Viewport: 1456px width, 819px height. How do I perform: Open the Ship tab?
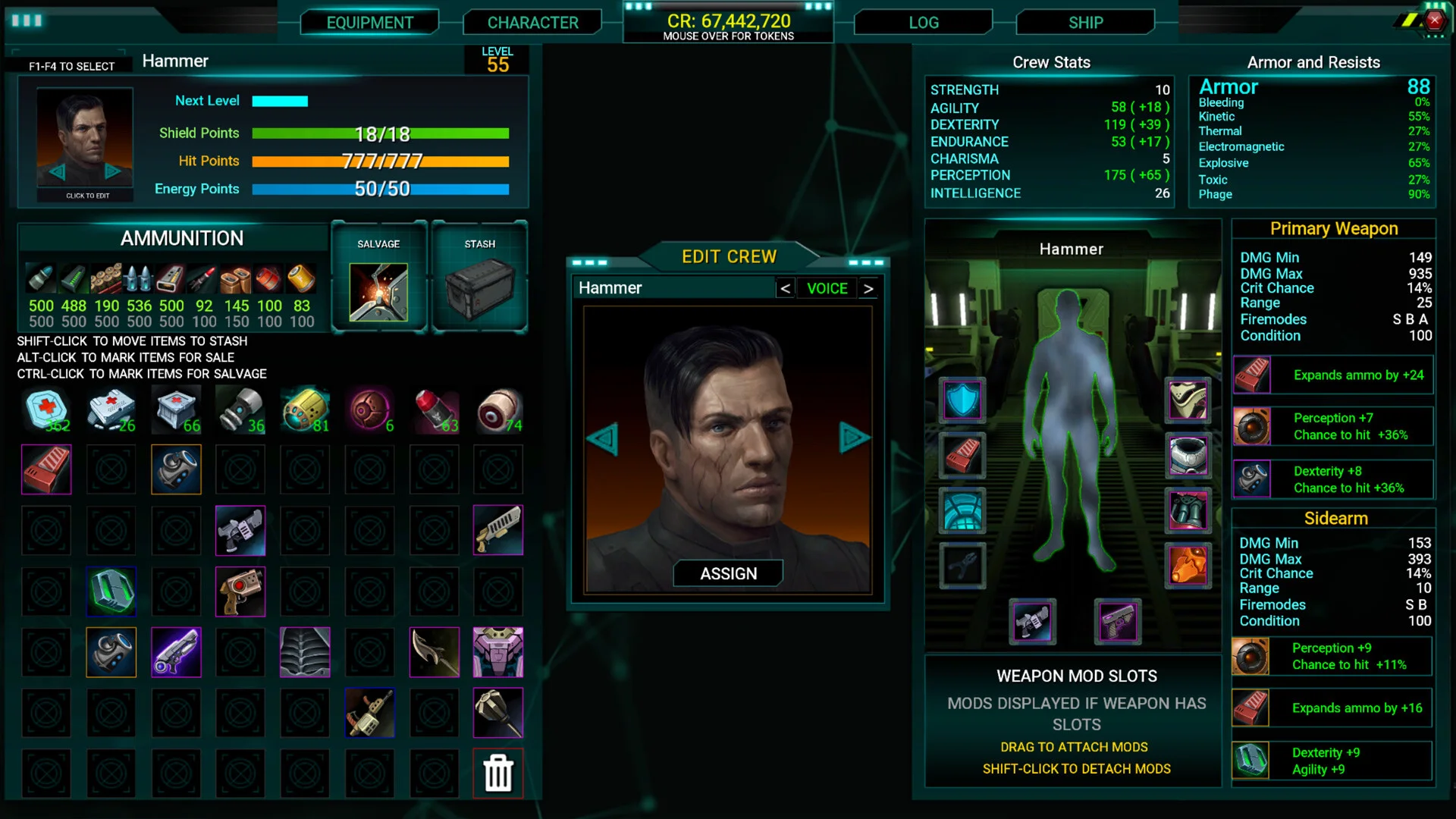pos(1085,23)
